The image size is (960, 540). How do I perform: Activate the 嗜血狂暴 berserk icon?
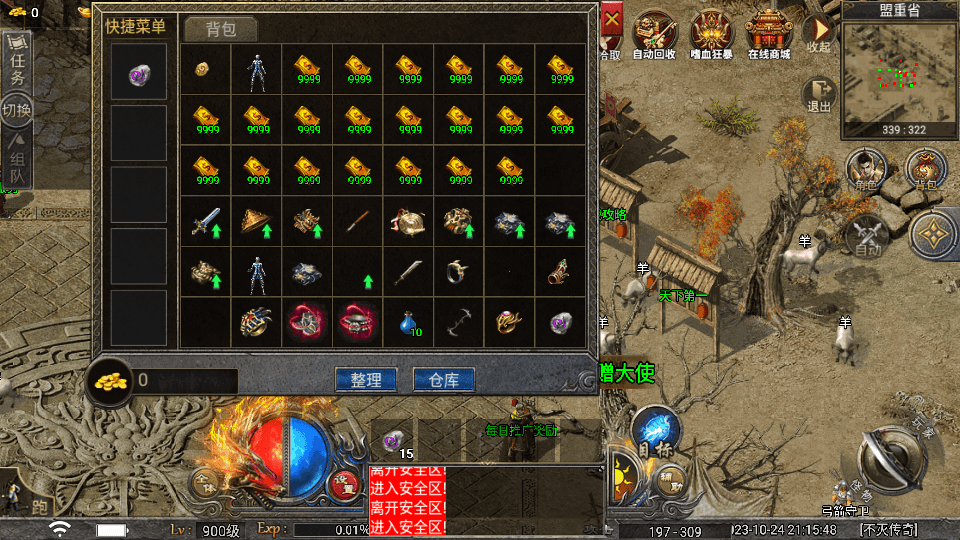click(712, 35)
